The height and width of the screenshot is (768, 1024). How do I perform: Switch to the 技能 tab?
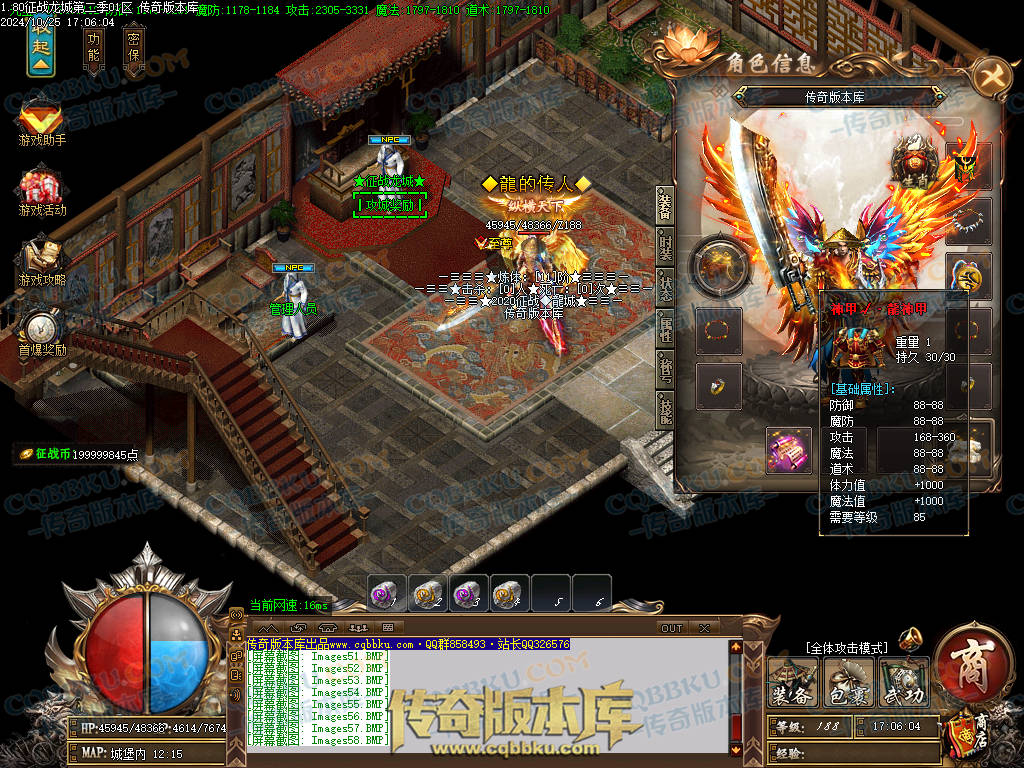pos(665,408)
